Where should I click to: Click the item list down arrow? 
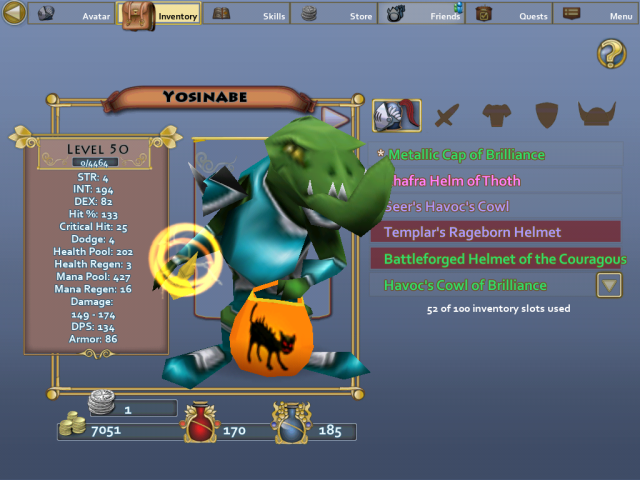(609, 285)
